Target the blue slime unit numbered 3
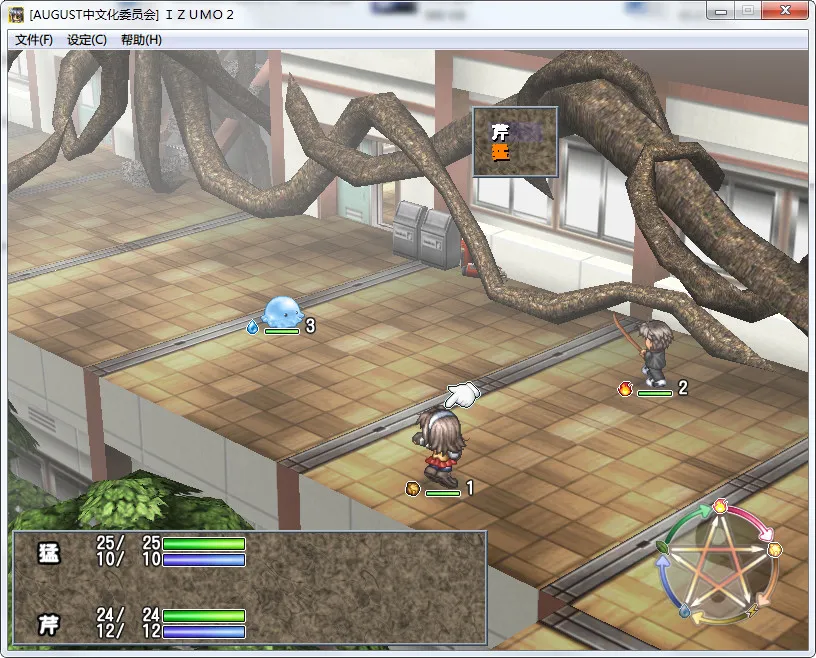 point(280,311)
